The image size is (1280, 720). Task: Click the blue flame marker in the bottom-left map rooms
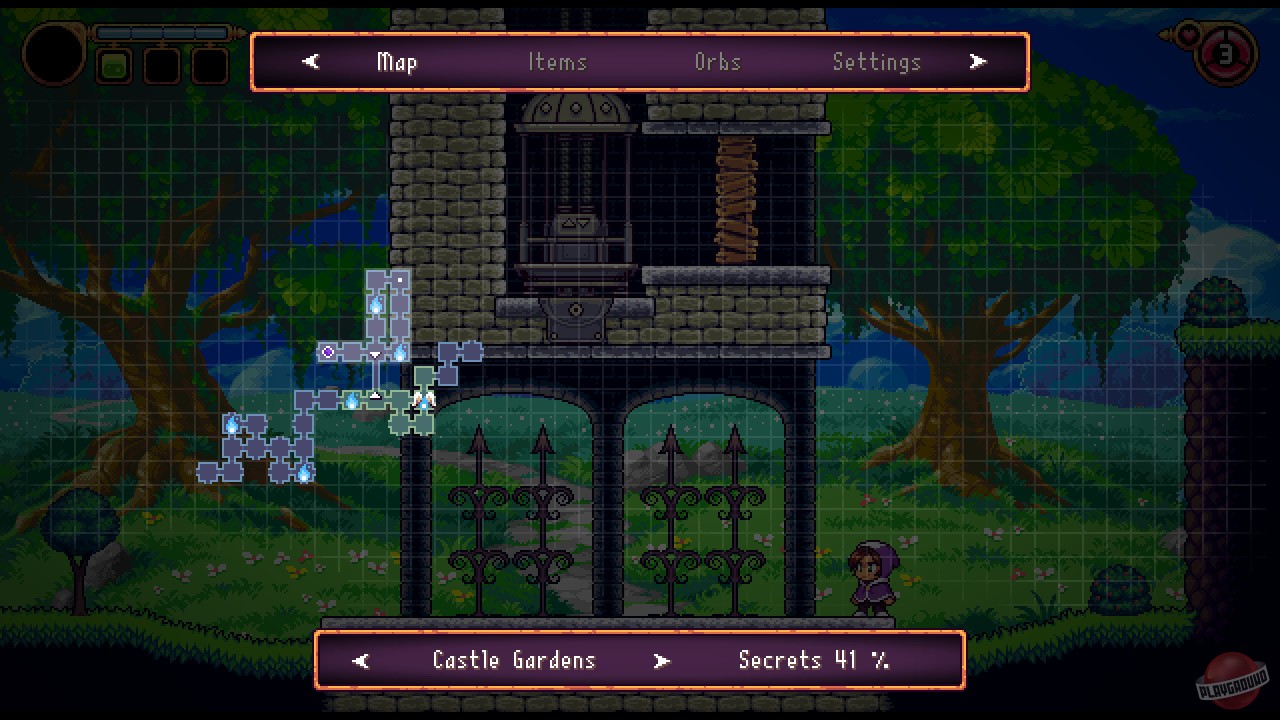pos(302,475)
